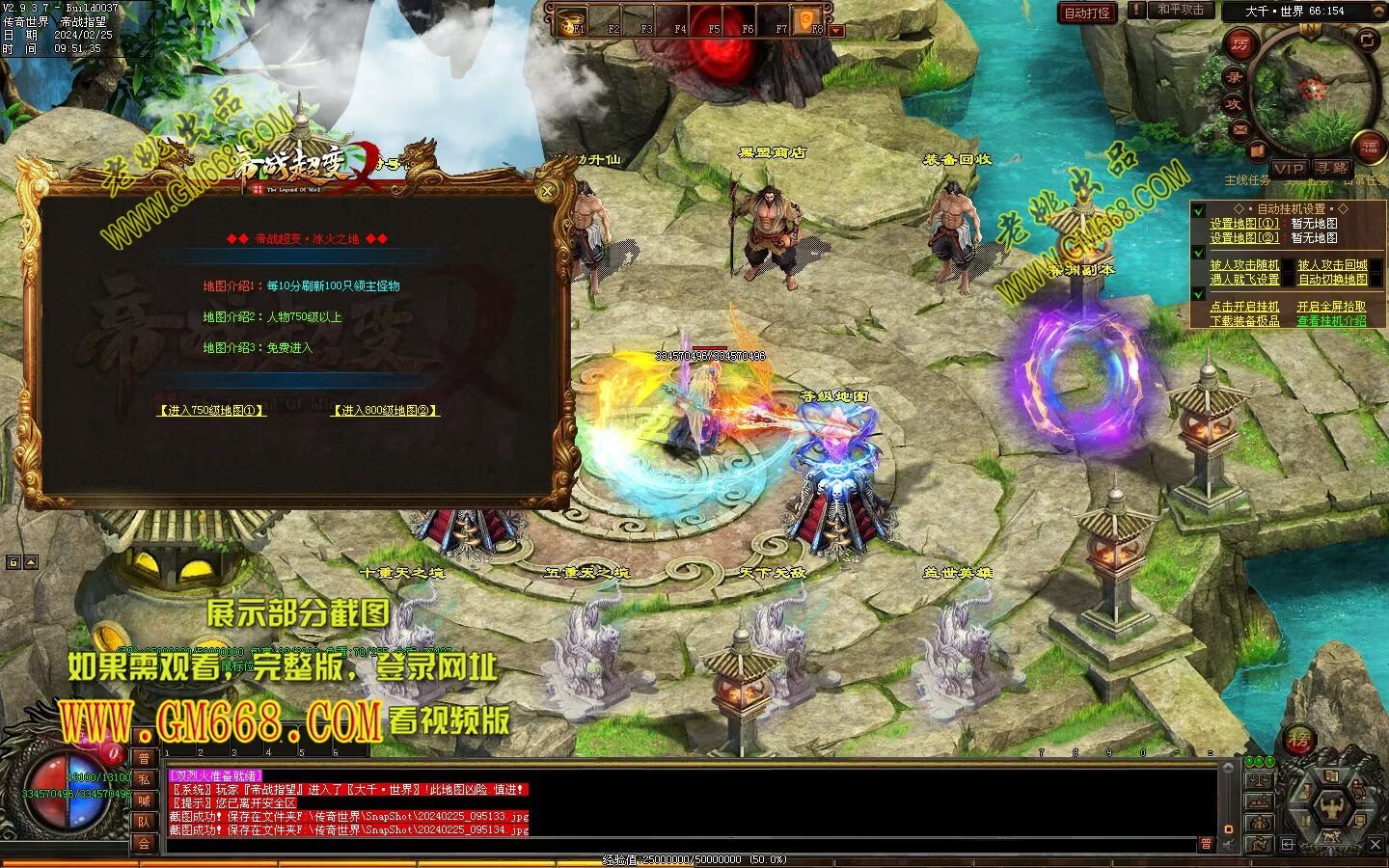Close the 冰火之地 dialog window

(x=547, y=191)
